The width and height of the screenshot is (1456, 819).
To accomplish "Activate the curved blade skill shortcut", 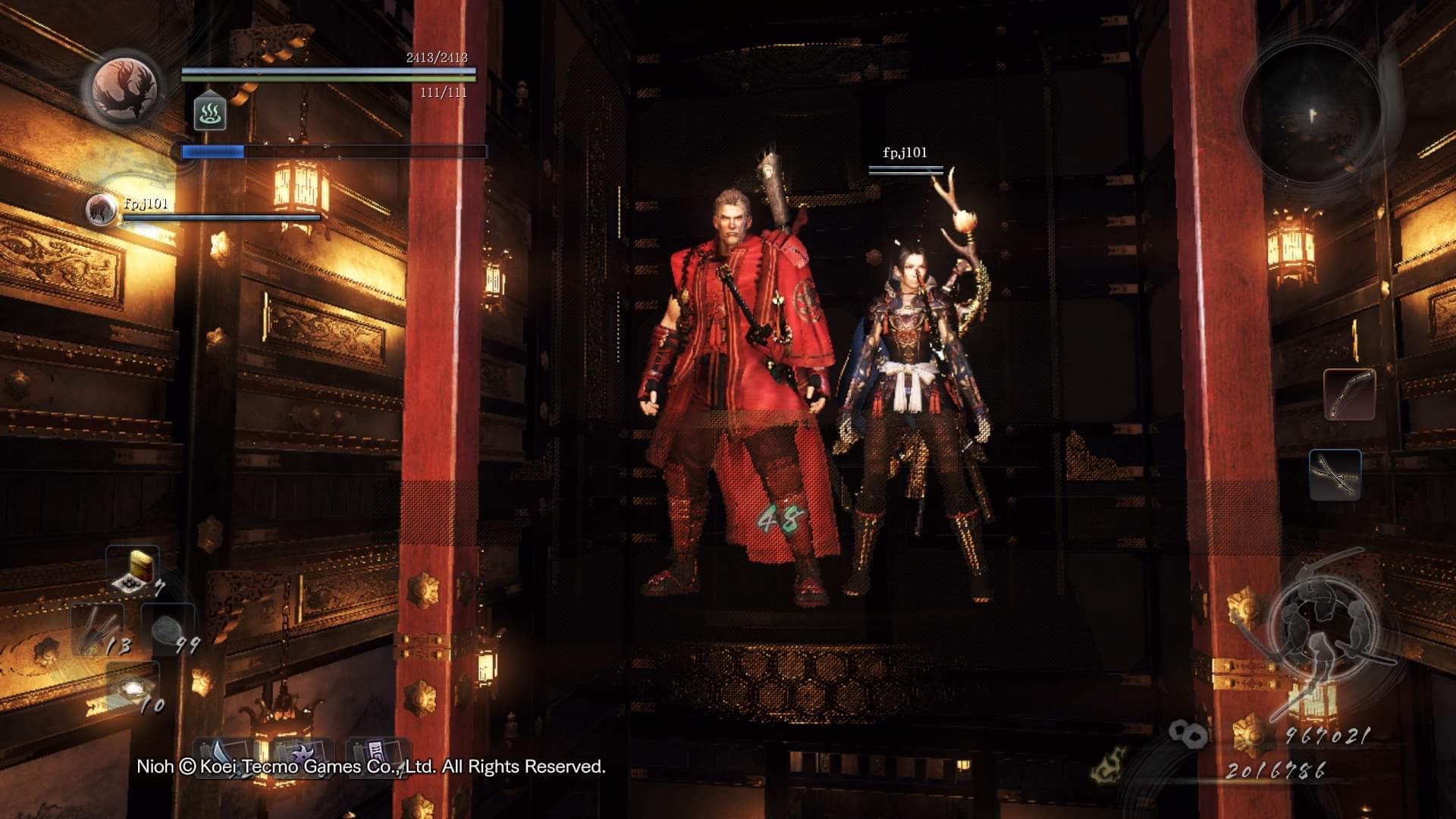I will (225, 758).
